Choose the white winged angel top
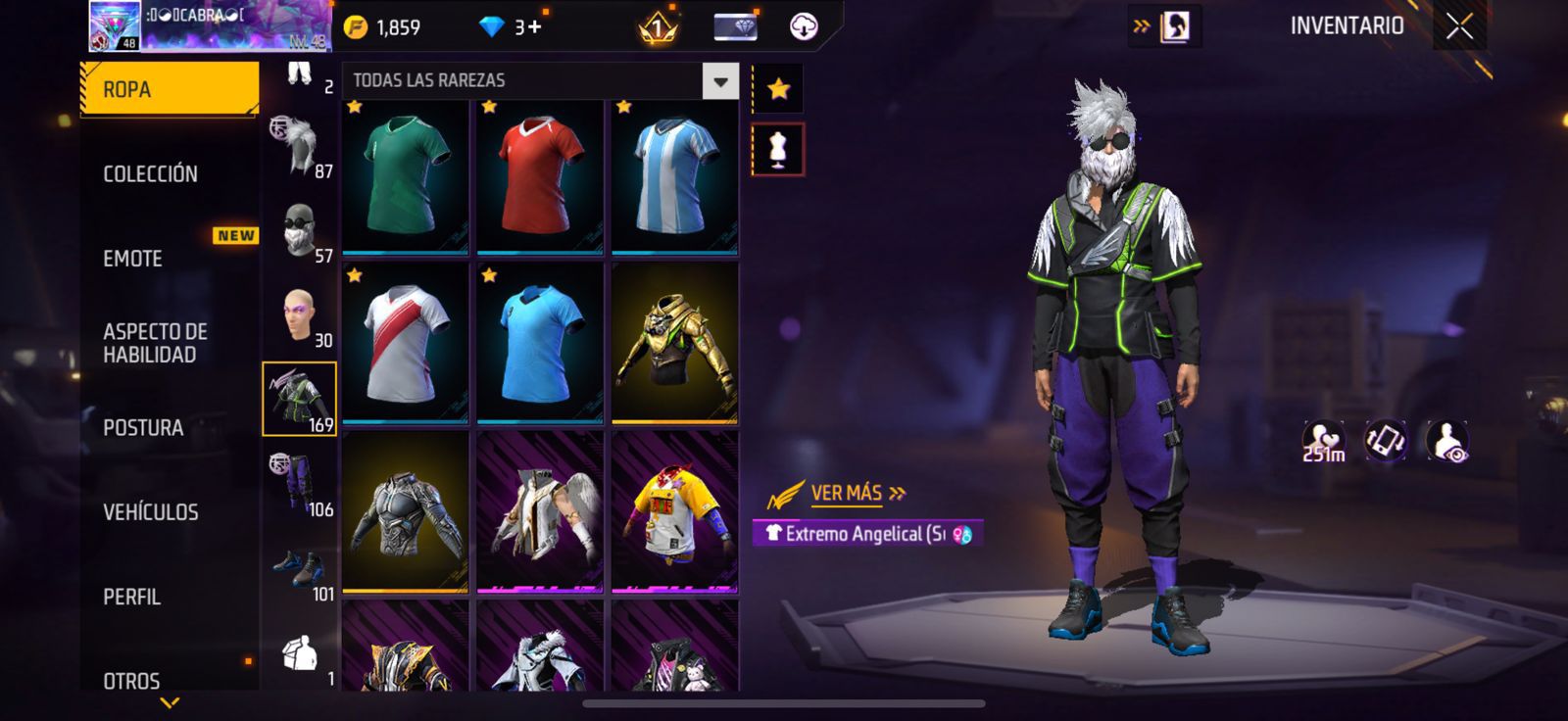1568x721 pixels. pyautogui.click(x=540, y=512)
